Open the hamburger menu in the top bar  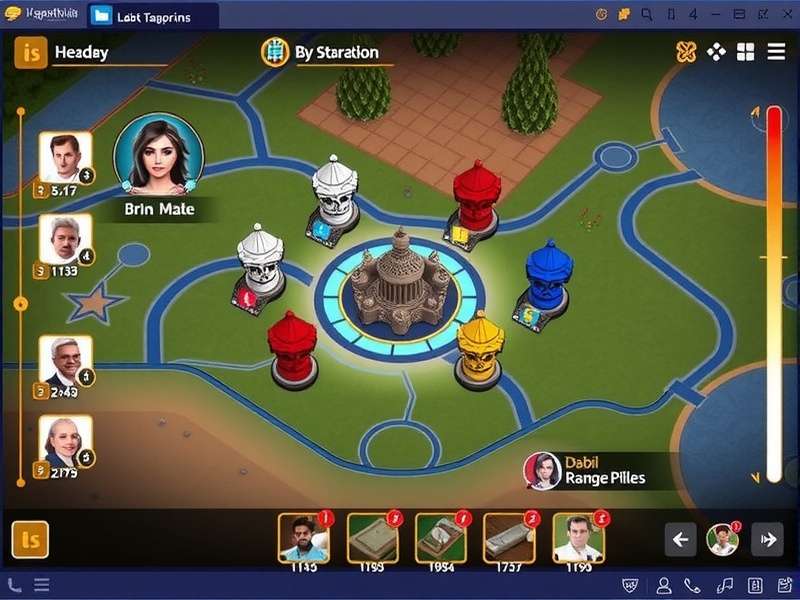tap(776, 52)
